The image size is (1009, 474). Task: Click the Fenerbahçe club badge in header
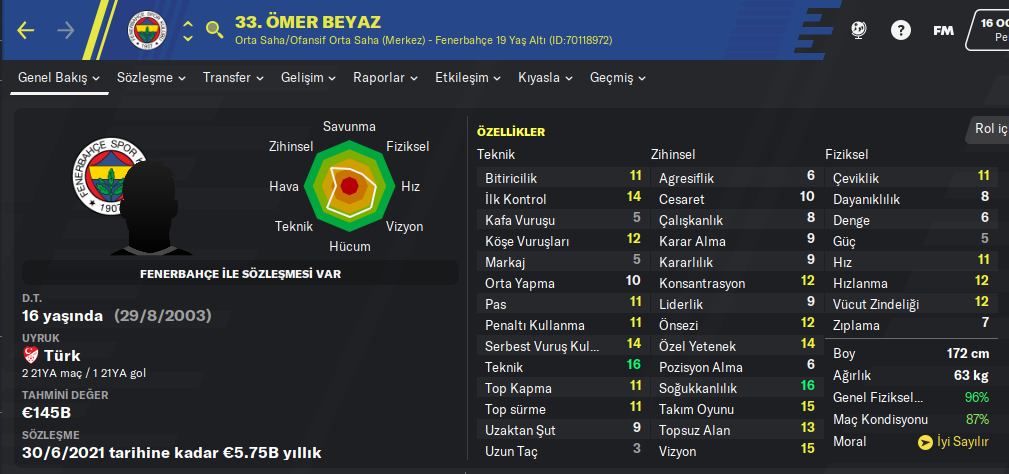click(147, 31)
